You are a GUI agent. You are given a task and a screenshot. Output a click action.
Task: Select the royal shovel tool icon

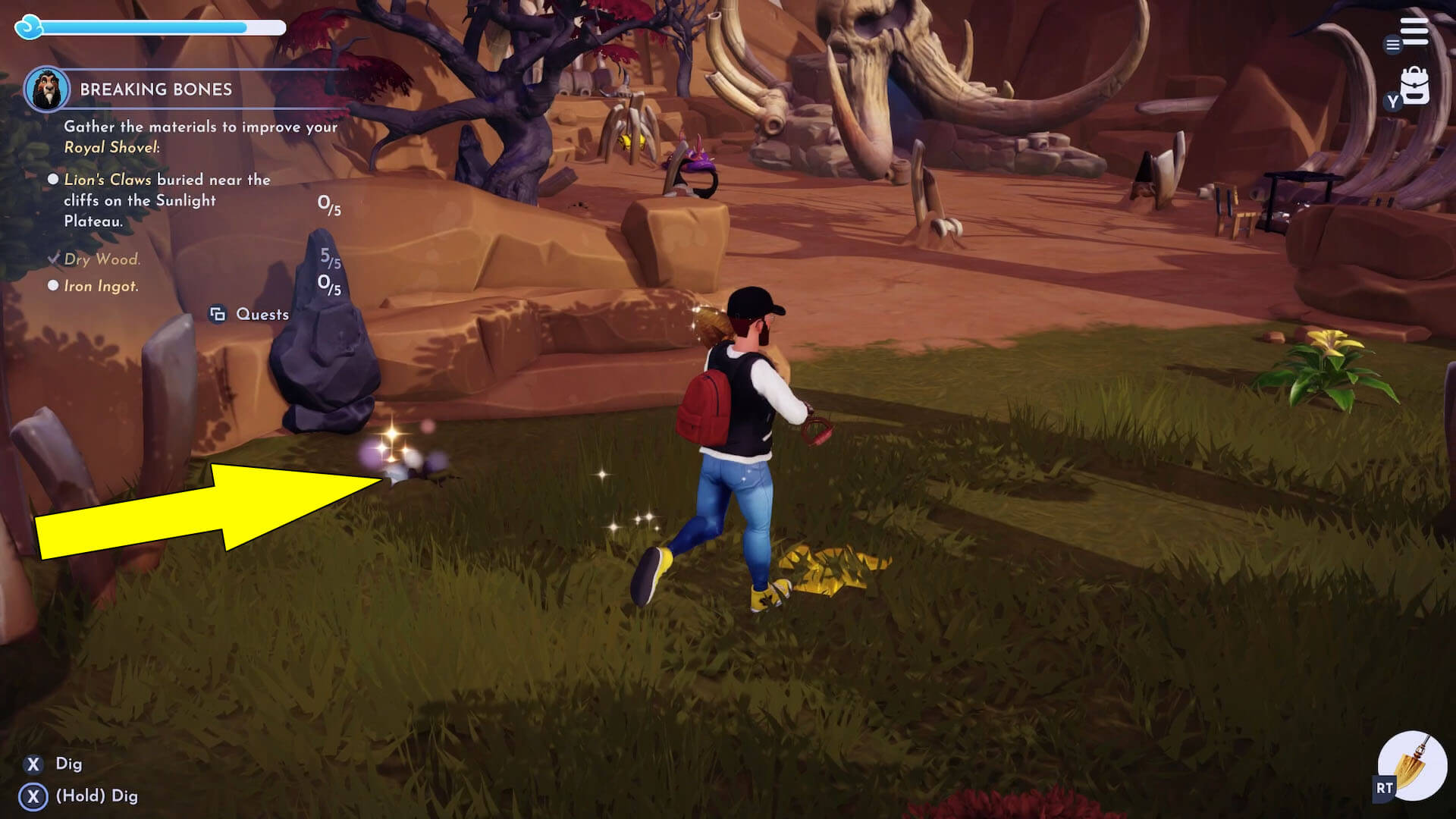[x=1412, y=766]
